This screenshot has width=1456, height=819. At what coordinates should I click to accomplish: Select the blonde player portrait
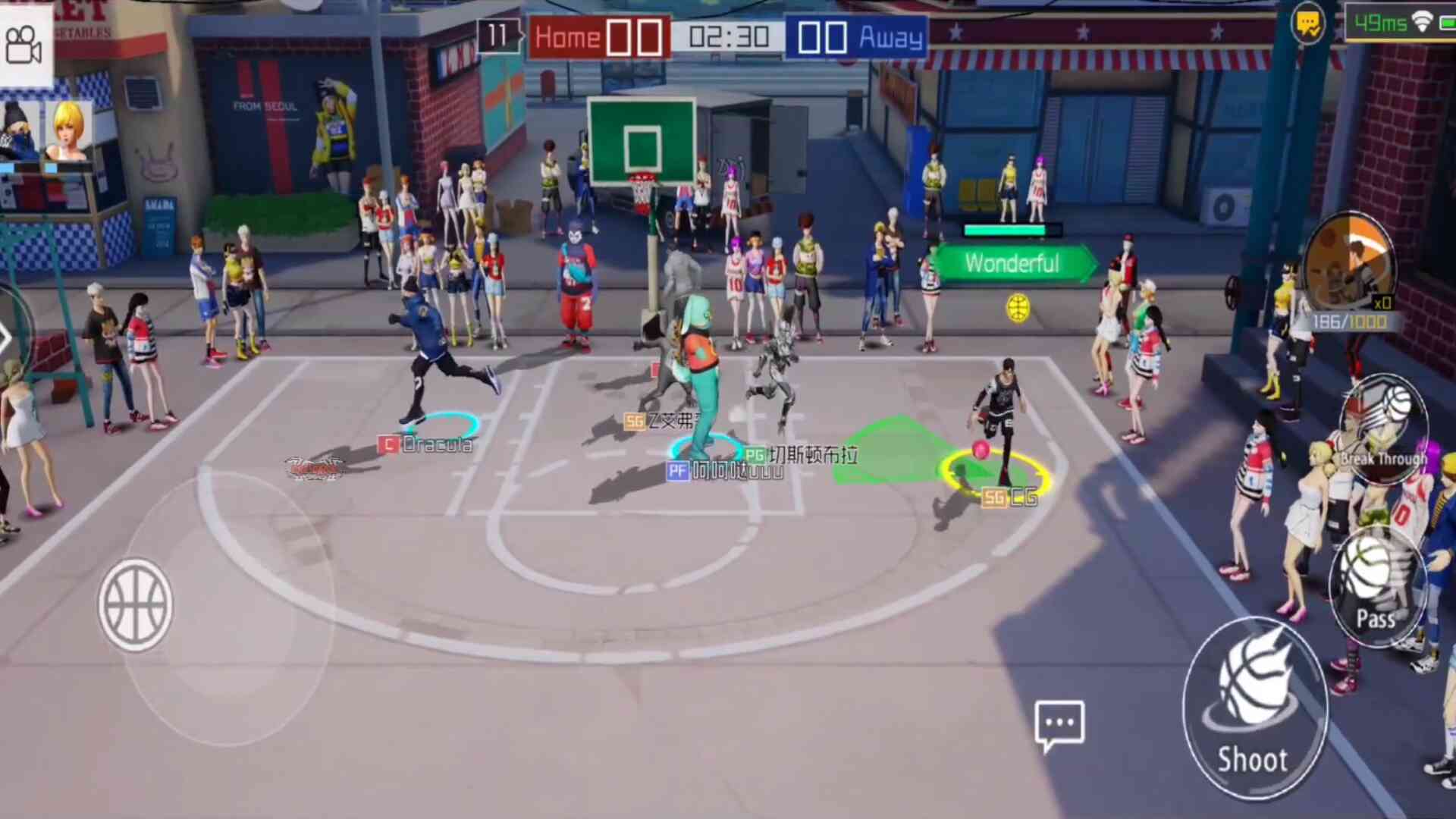pyautogui.click(x=68, y=130)
